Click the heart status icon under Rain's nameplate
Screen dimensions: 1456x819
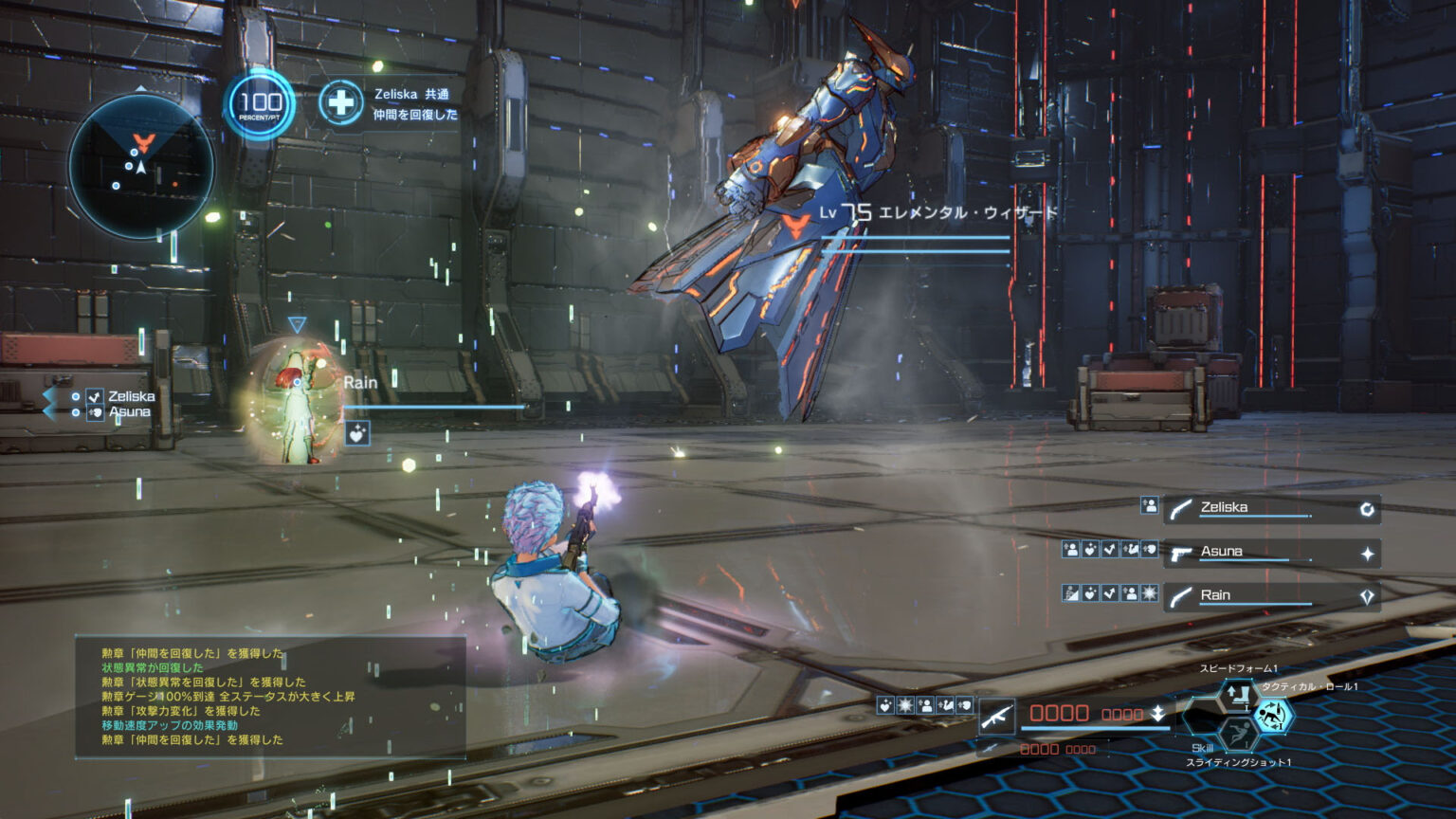point(356,434)
